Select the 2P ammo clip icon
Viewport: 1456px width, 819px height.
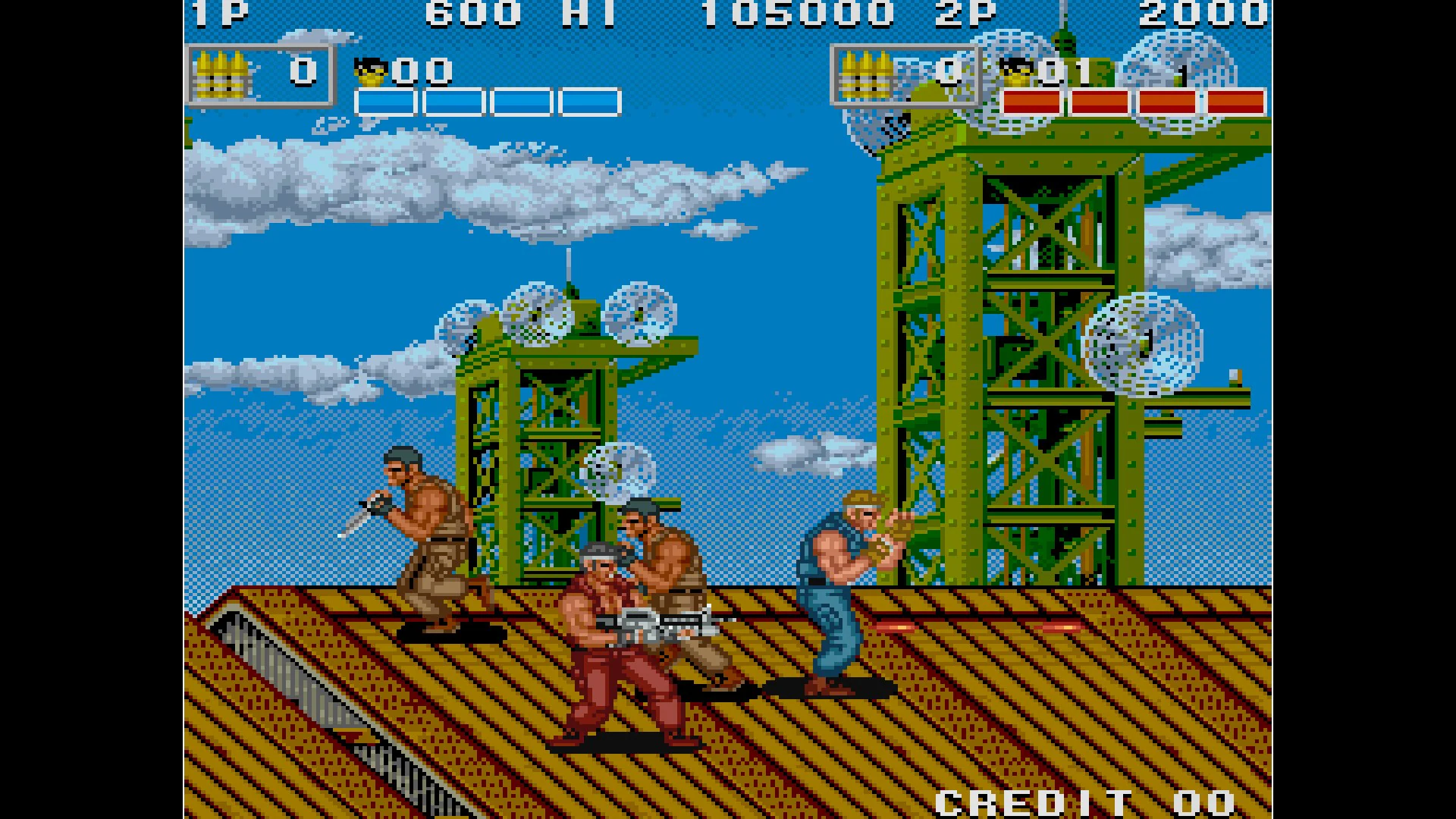(x=864, y=74)
